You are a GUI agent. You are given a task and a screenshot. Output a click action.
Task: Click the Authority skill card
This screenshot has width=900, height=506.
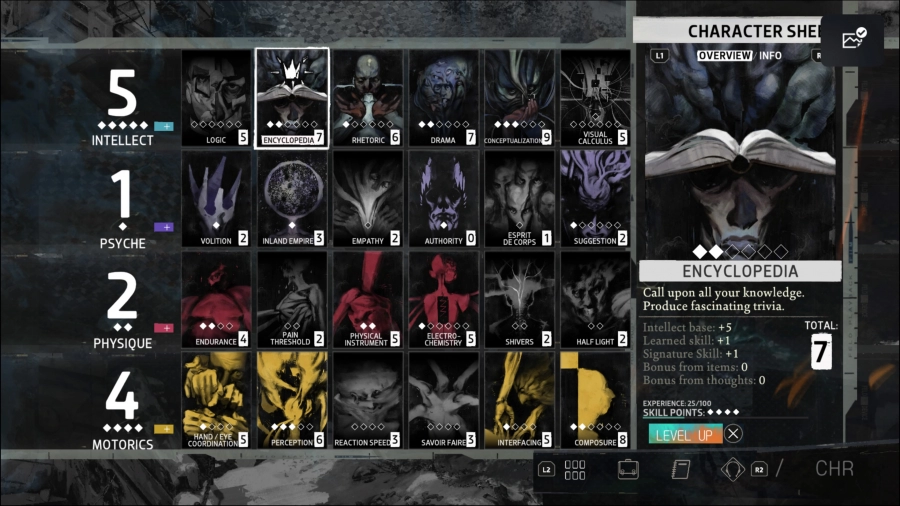(x=444, y=198)
